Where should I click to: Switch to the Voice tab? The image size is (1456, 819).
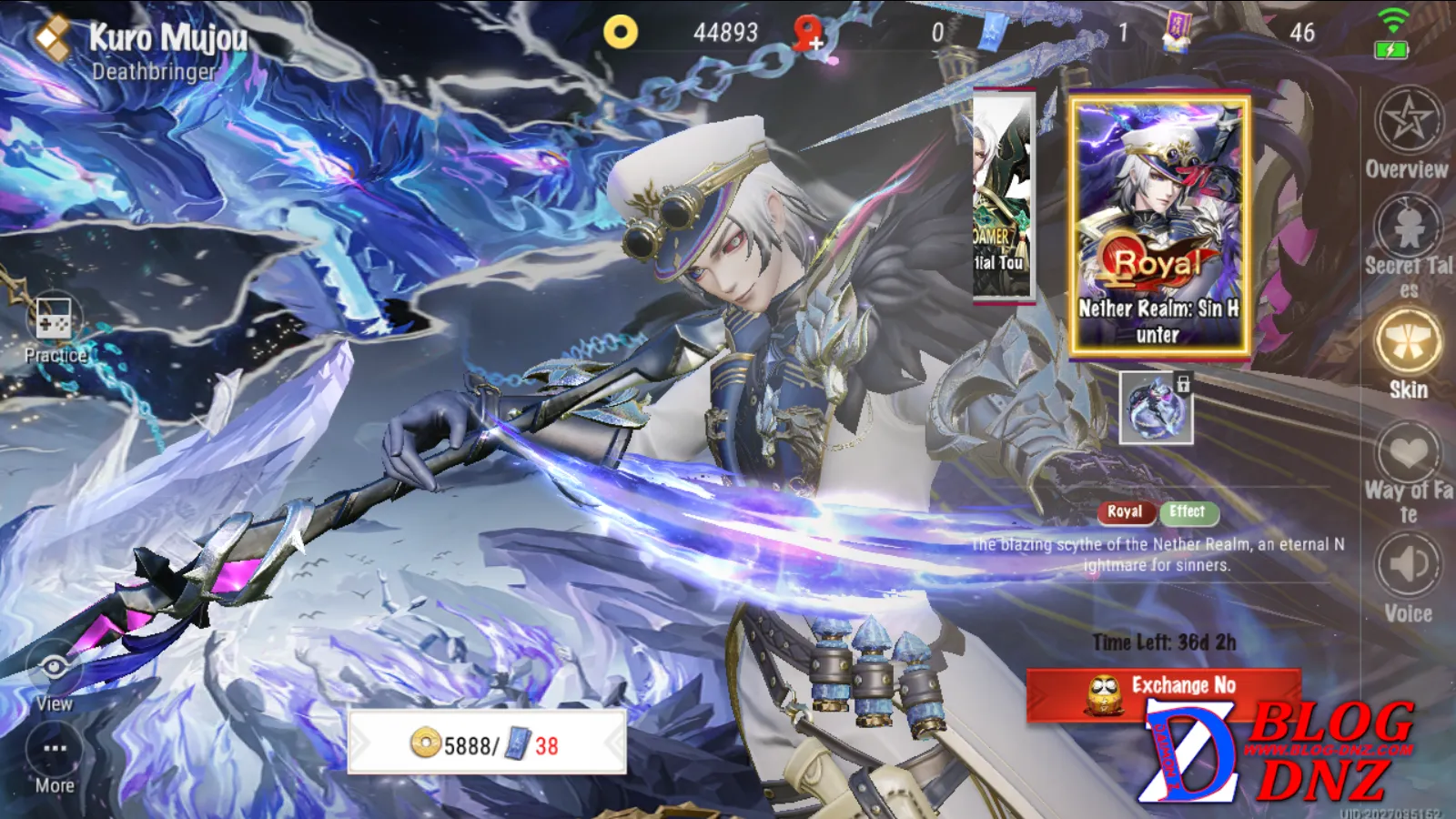point(1408,579)
